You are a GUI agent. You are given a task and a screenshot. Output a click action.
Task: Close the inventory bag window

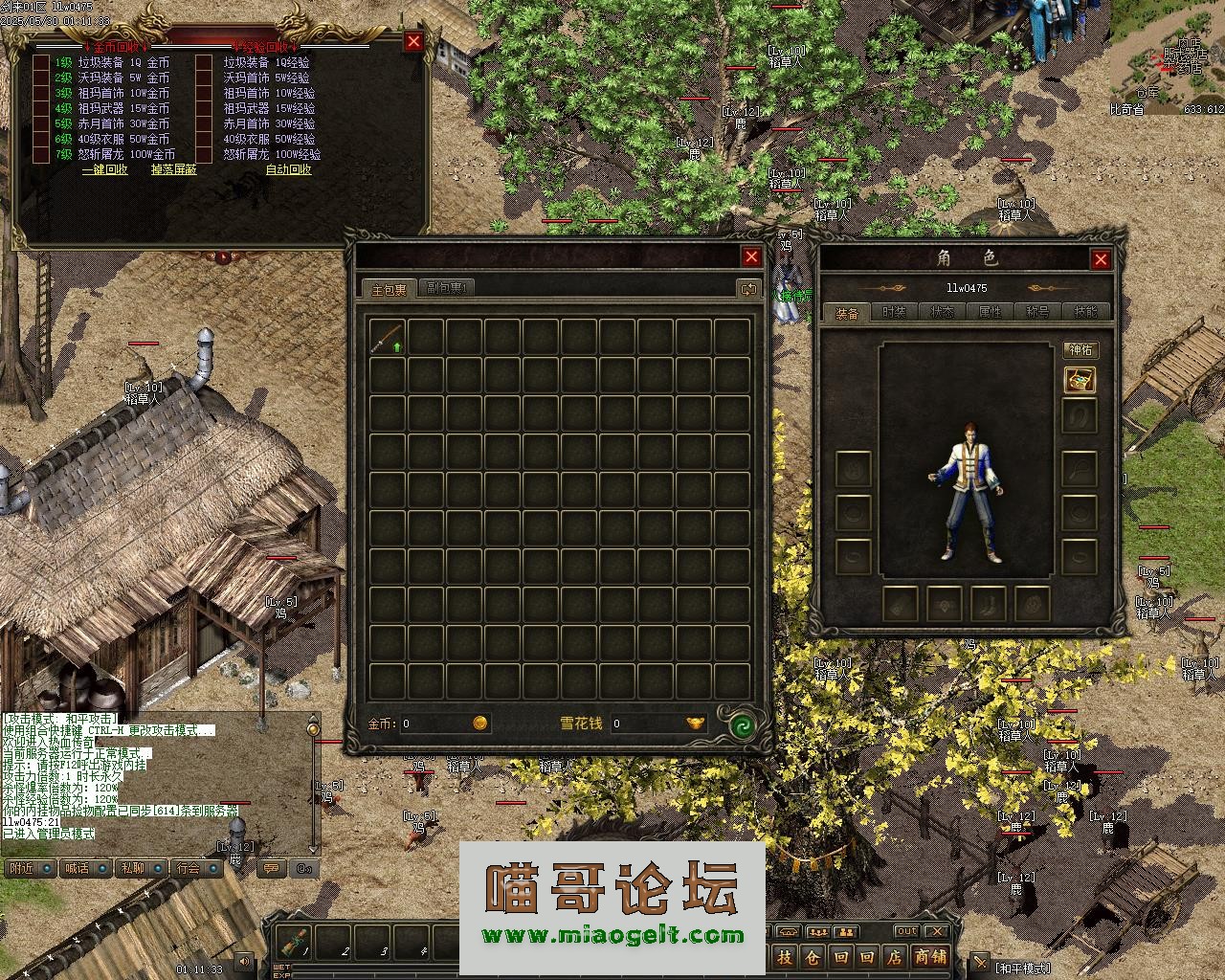(751, 256)
